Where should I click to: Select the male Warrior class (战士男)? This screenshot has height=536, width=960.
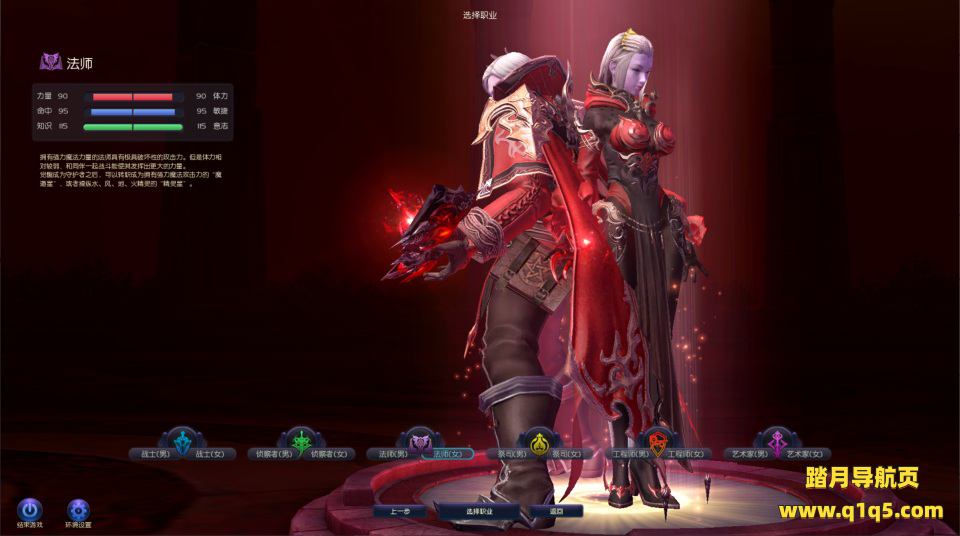tap(156, 454)
